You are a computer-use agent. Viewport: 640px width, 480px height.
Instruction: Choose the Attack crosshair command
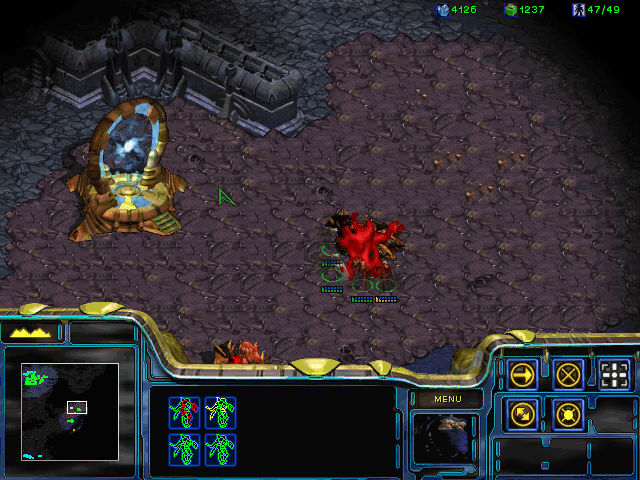615,375
